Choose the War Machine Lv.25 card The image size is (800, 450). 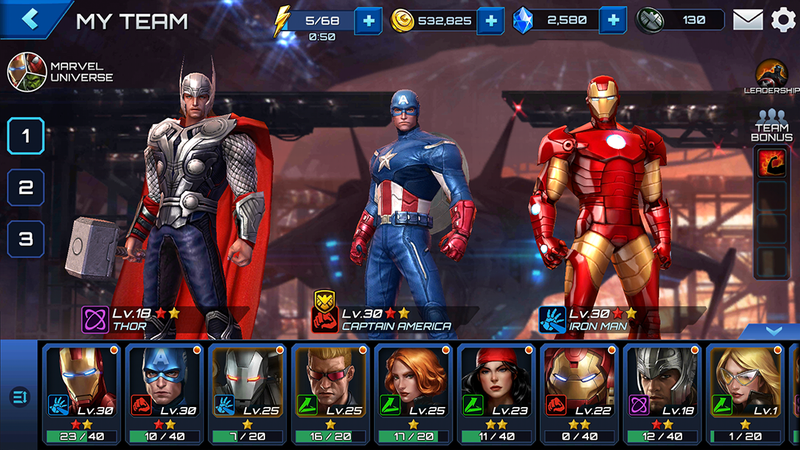[x=246, y=393]
